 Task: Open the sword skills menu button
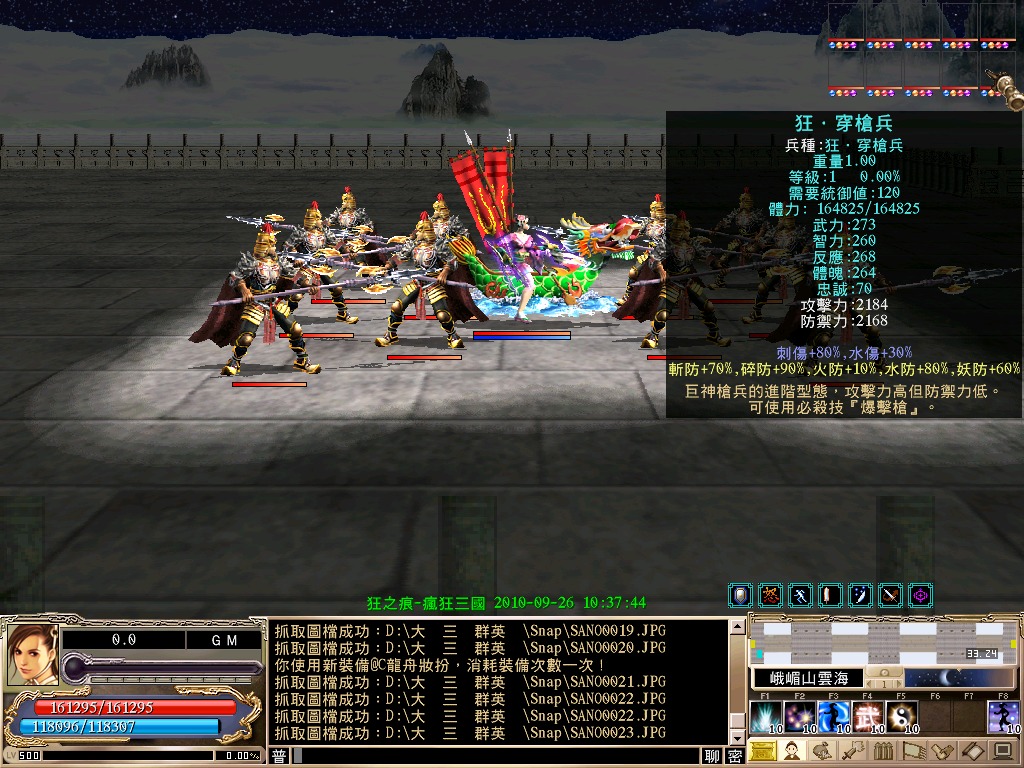click(x=850, y=751)
